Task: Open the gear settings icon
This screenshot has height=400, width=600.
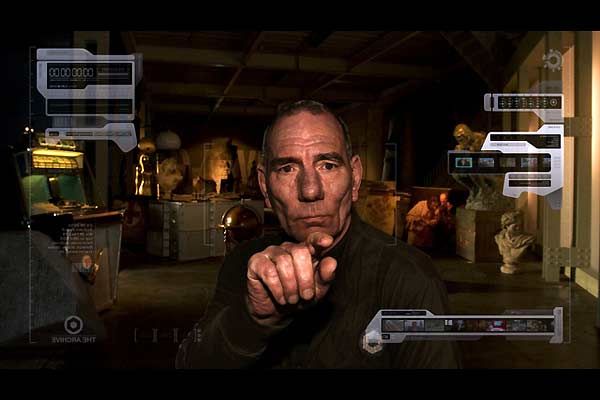Action: tap(551, 59)
